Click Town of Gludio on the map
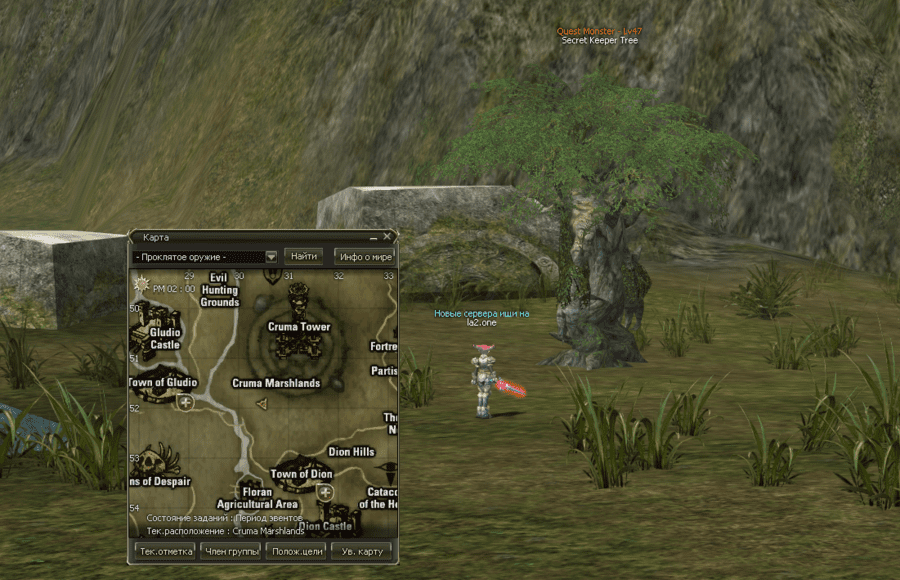Image resolution: width=900 pixels, height=580 pixels. click(x=163, y=382)
